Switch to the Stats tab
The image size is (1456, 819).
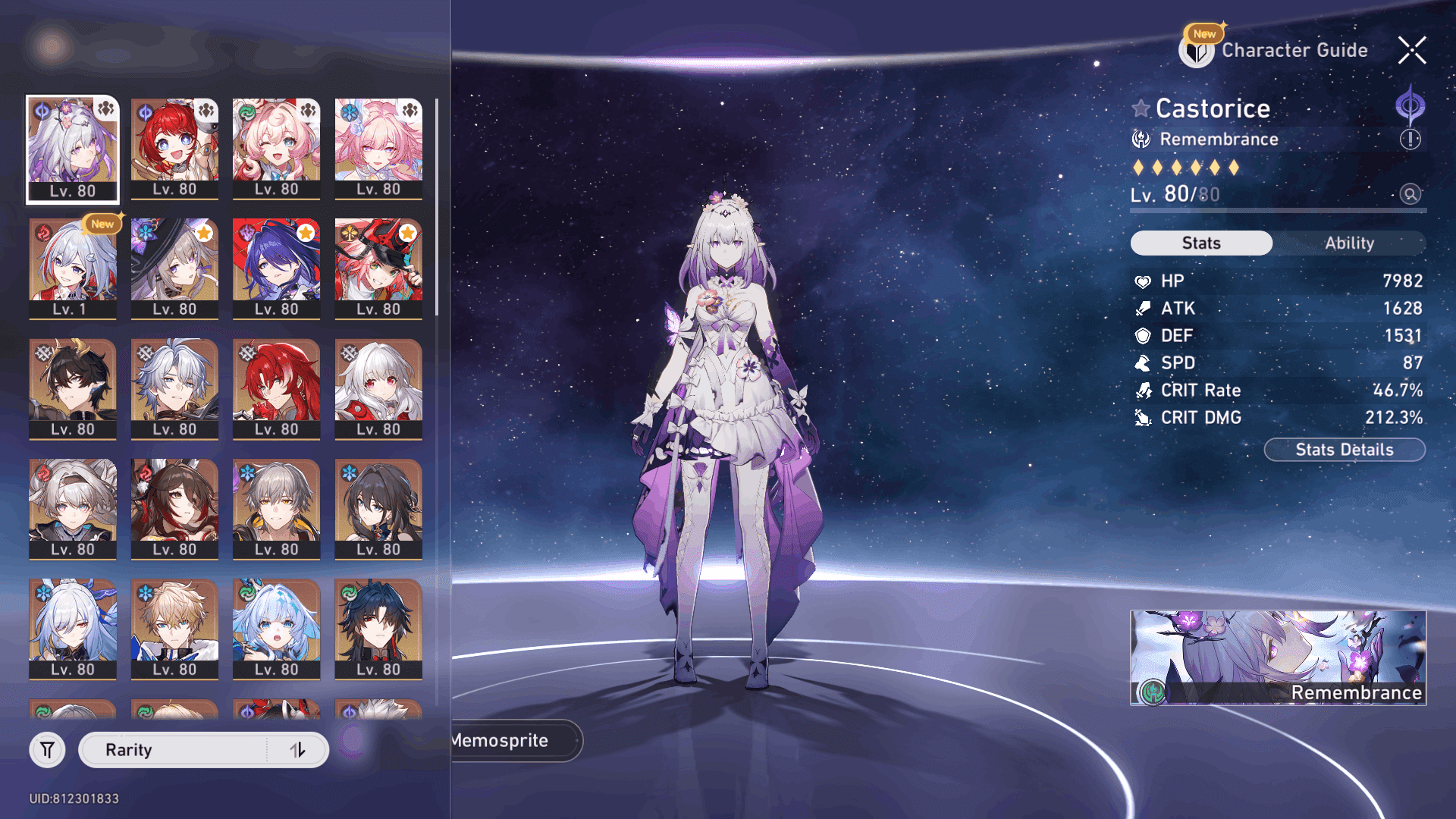point(1201,243)
